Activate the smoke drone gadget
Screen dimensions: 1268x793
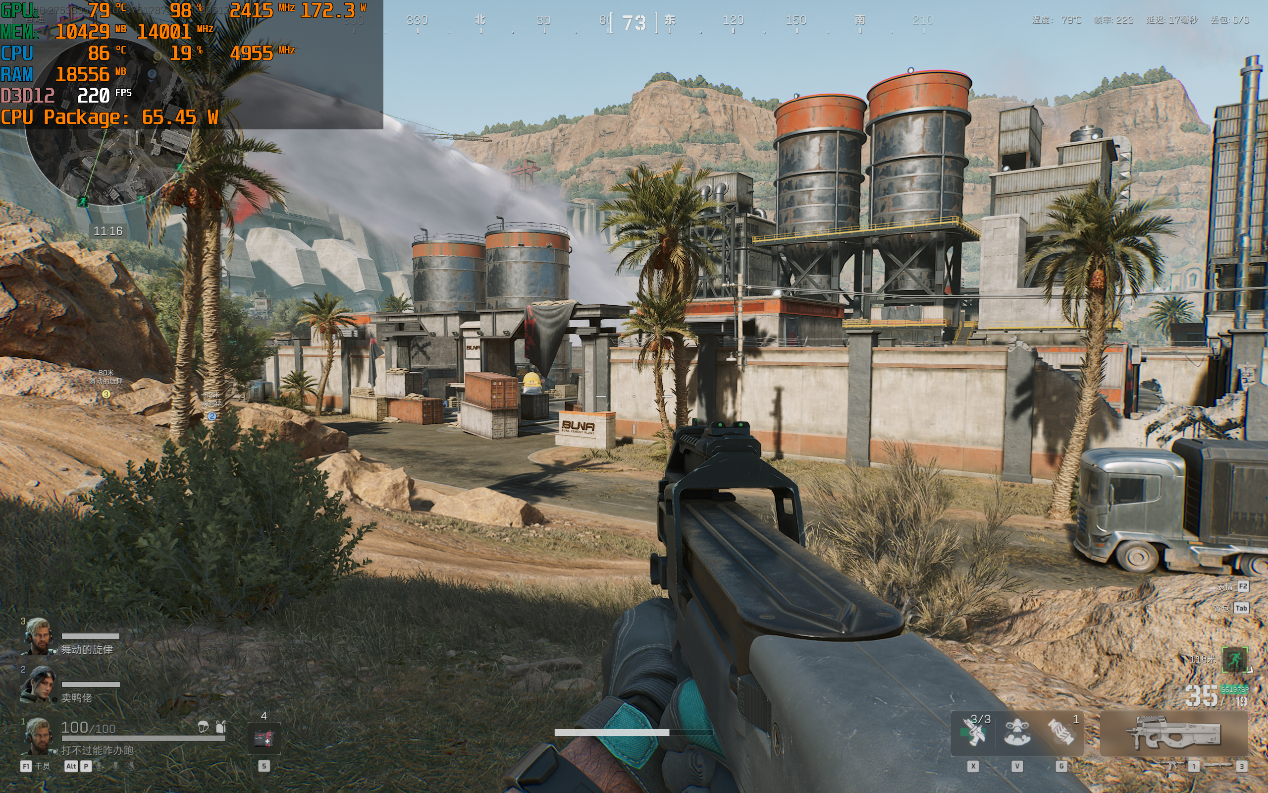point(1017,733)
